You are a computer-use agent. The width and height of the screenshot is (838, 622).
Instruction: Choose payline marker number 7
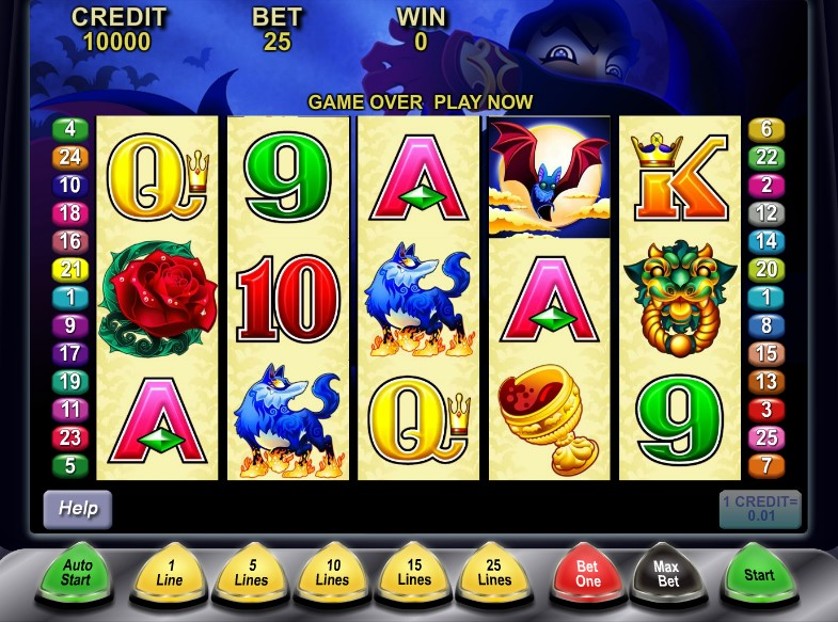(767, 465)
